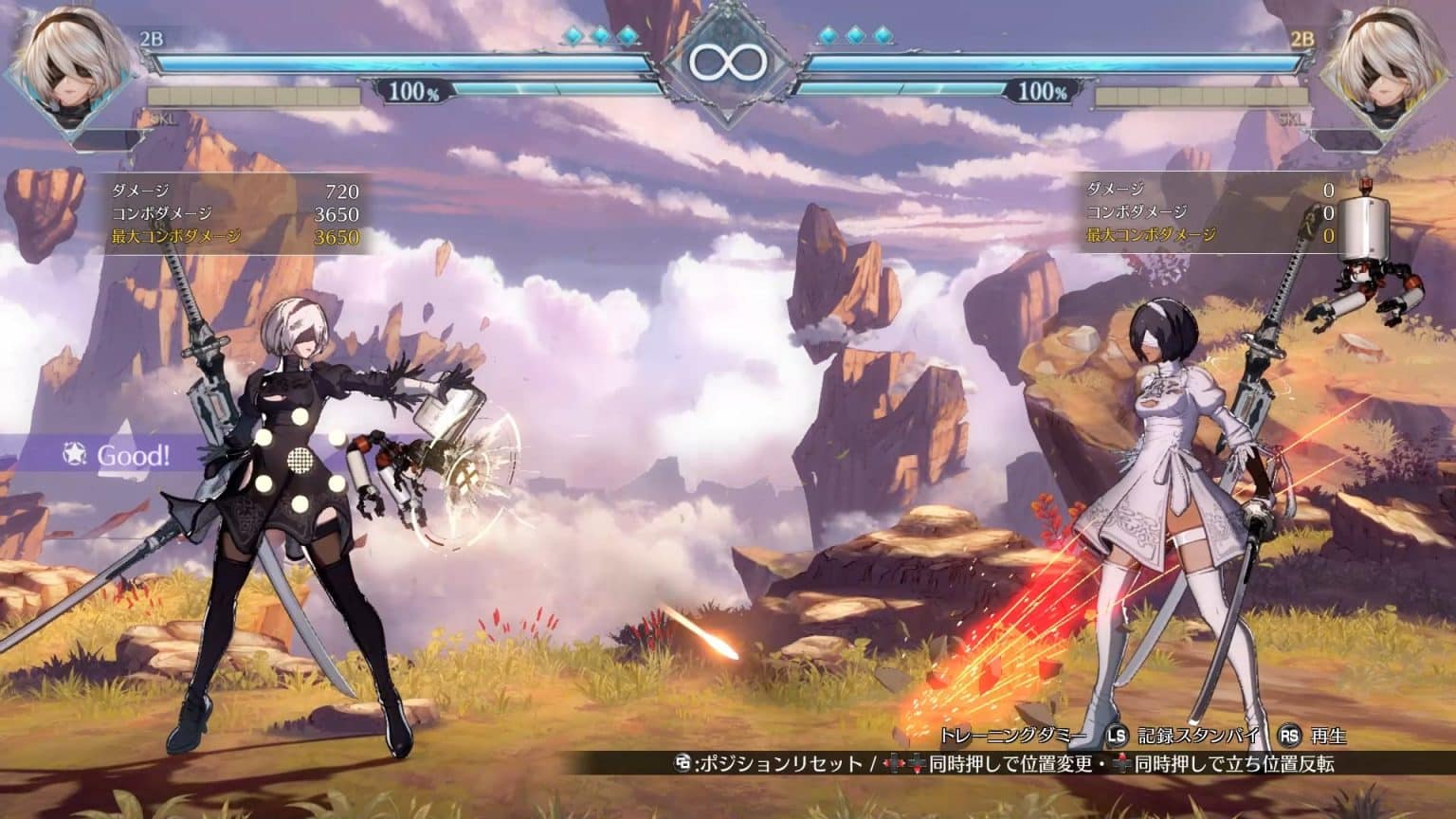Select player two's 2B character portrait
Viewport: 1456px width, 819px height.
1383,68
